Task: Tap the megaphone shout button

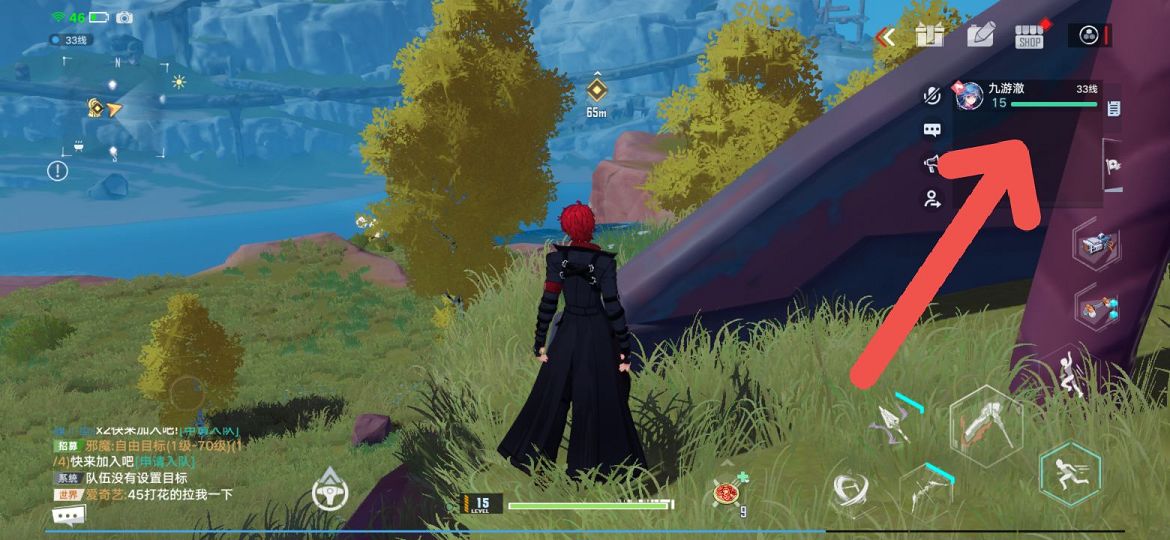Action: (932, 163)
